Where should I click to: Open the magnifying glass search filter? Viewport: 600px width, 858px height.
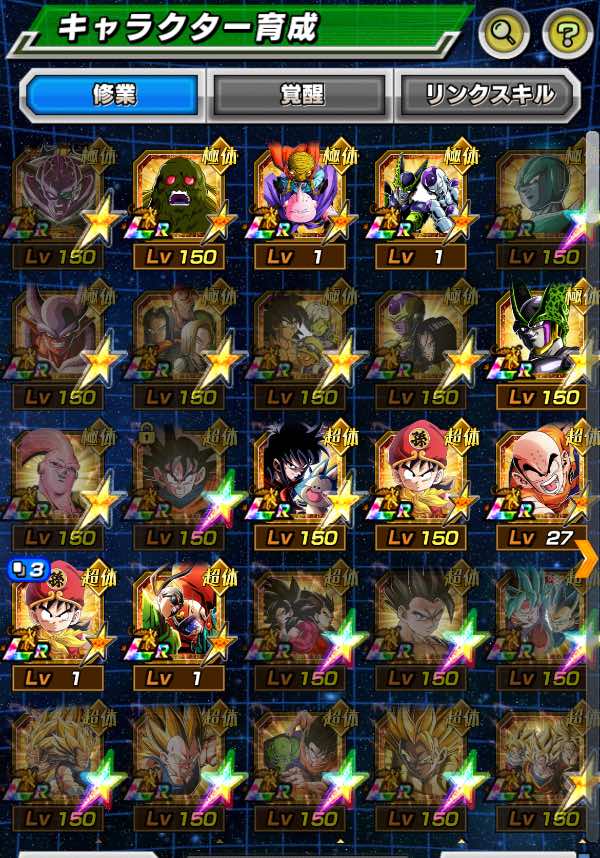tap(504, 35)
